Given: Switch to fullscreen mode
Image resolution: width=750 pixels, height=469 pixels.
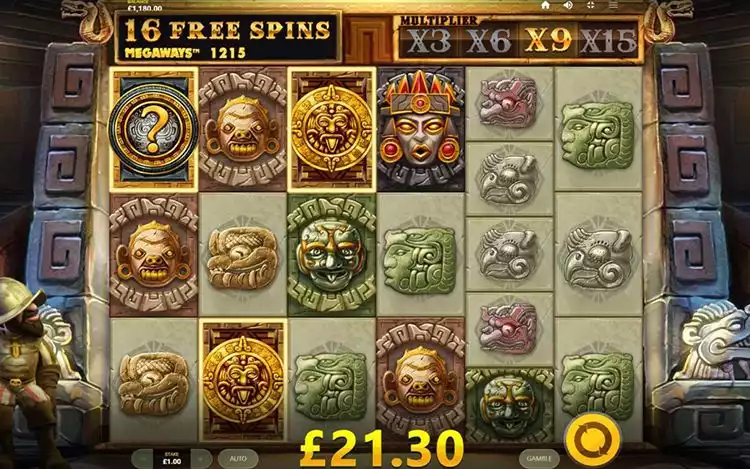Looking at the screenshot, I should click(589, 5).
